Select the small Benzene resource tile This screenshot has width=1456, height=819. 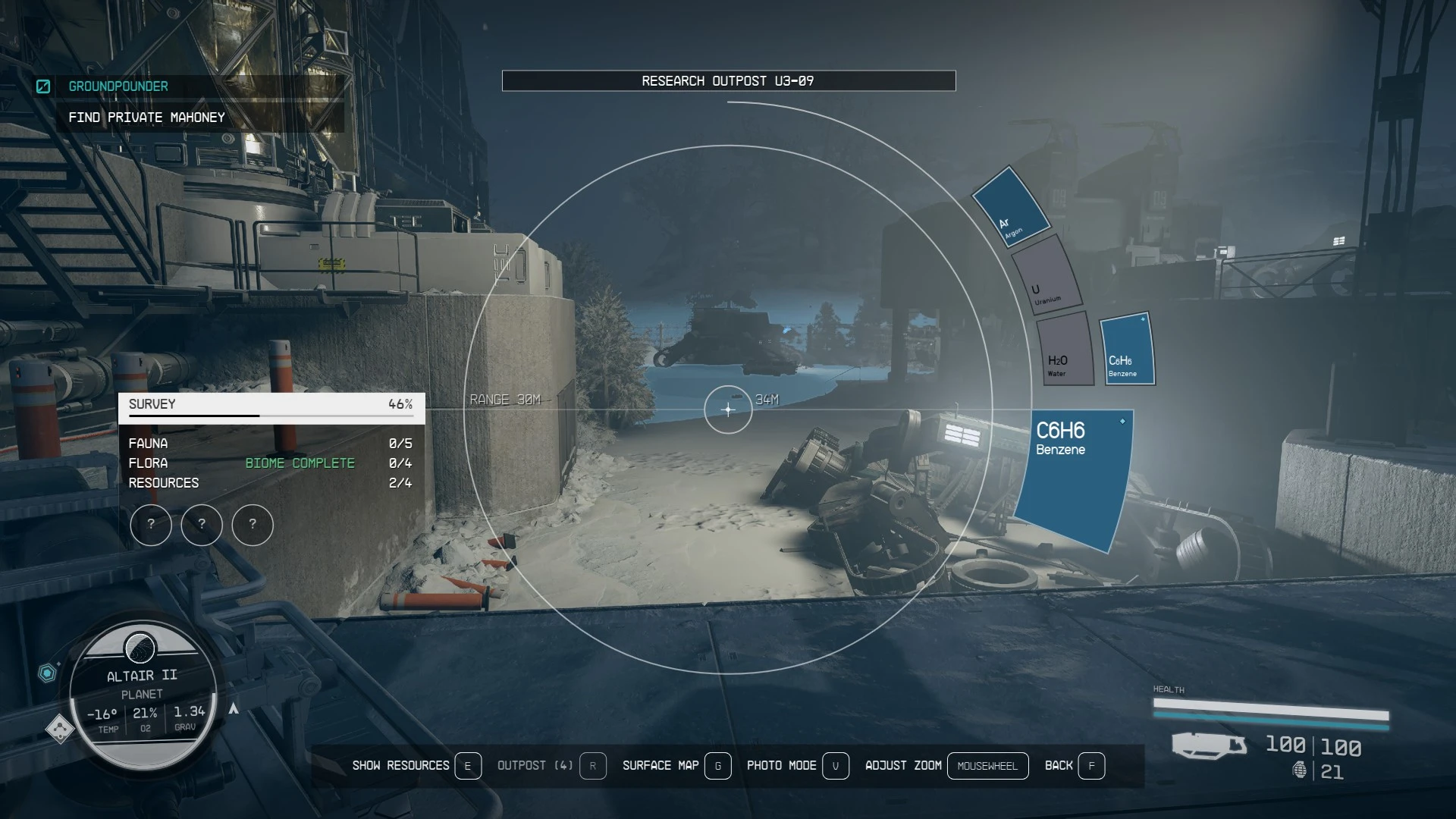[1127, 350]
